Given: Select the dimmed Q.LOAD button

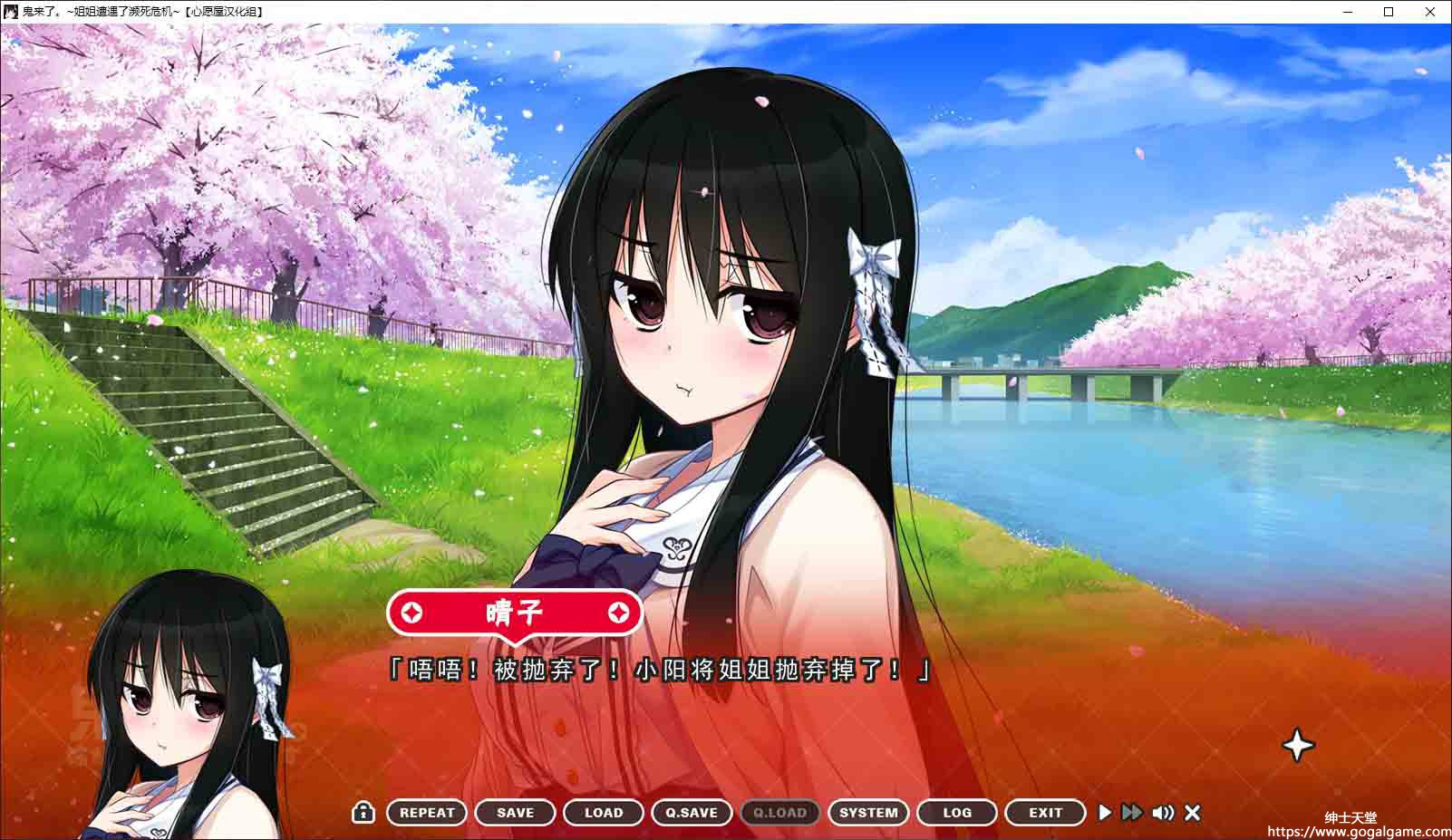Looking at the screenshot, I should pyautogui.click(x=780, y=813).
